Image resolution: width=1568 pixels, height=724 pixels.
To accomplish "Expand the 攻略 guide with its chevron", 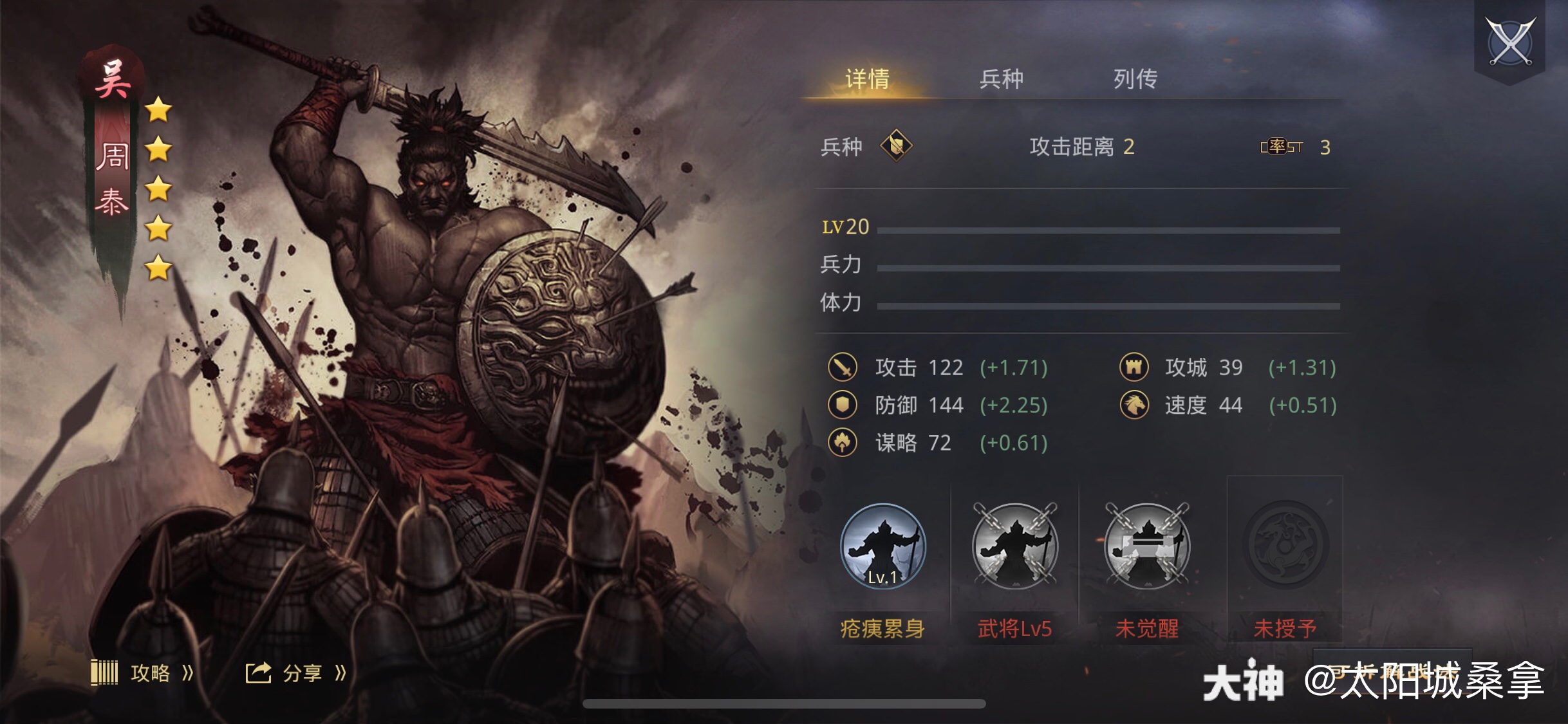I will click(186, 673).
